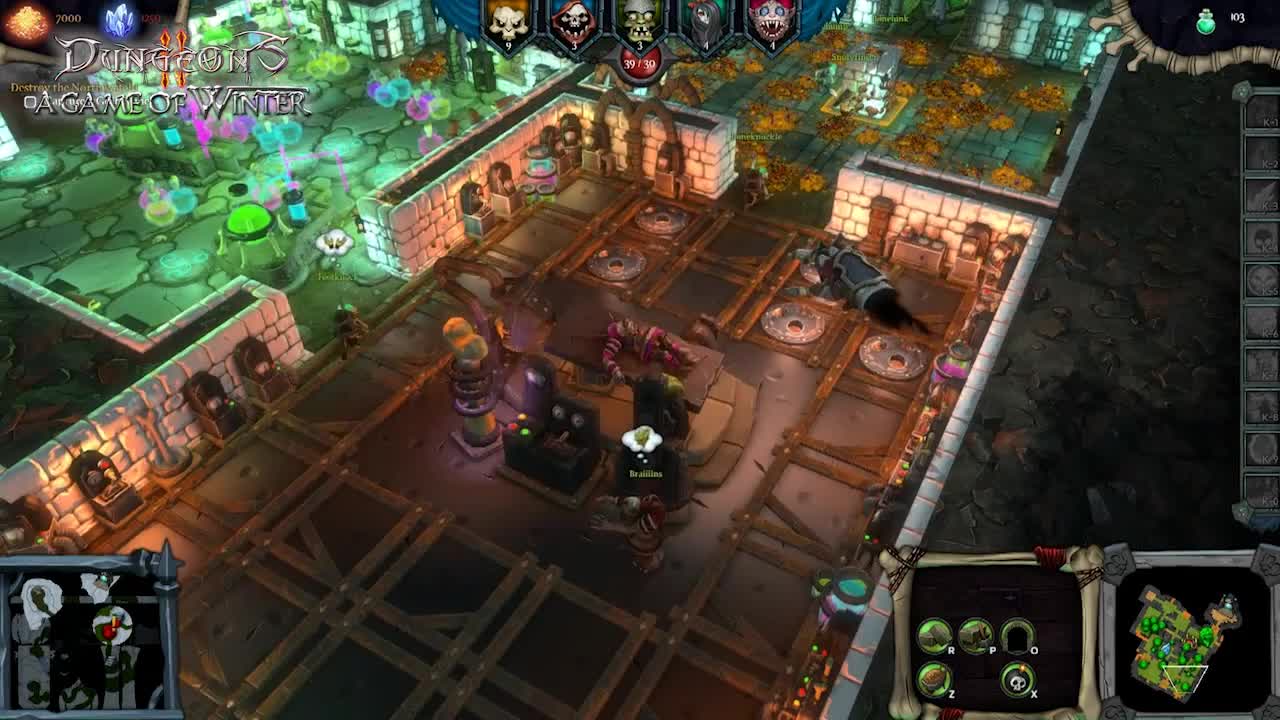
Task: Activate the K-1 ability slot
Action: coord(1260,118)
